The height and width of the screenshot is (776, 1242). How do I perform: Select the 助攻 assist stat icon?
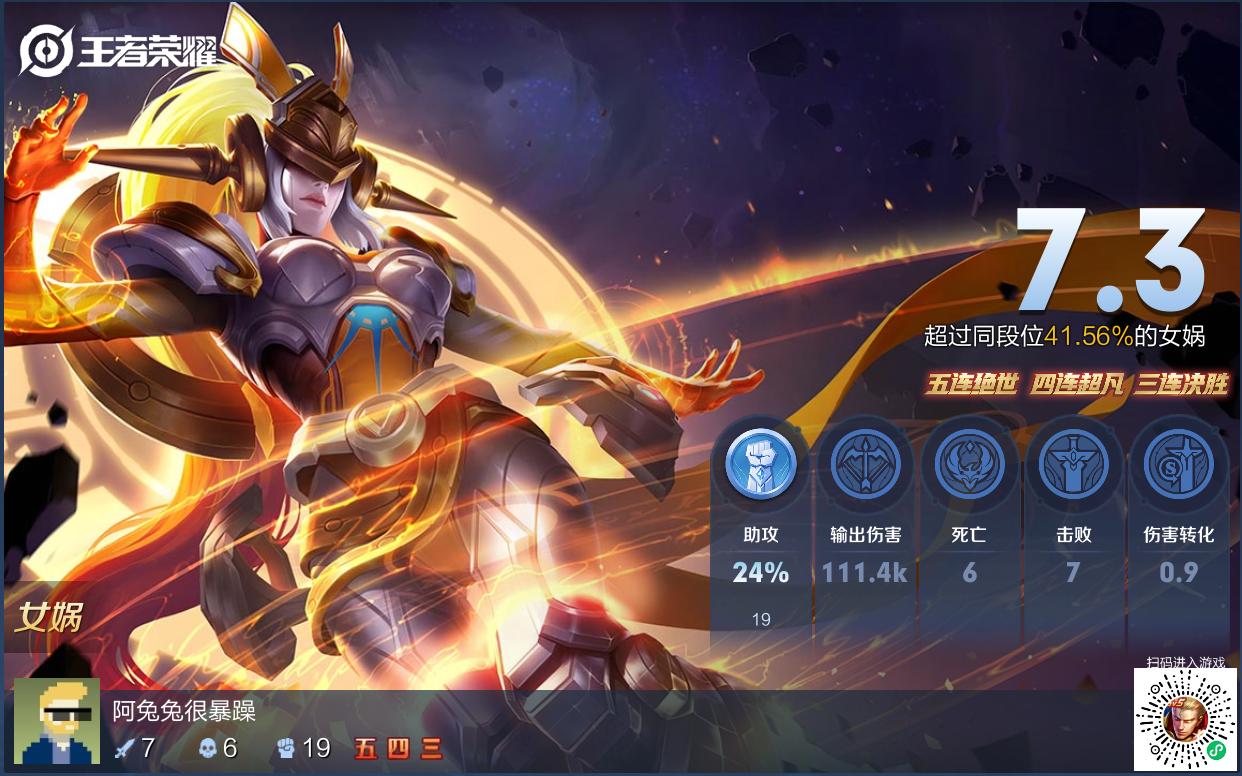tap(761, 464)
